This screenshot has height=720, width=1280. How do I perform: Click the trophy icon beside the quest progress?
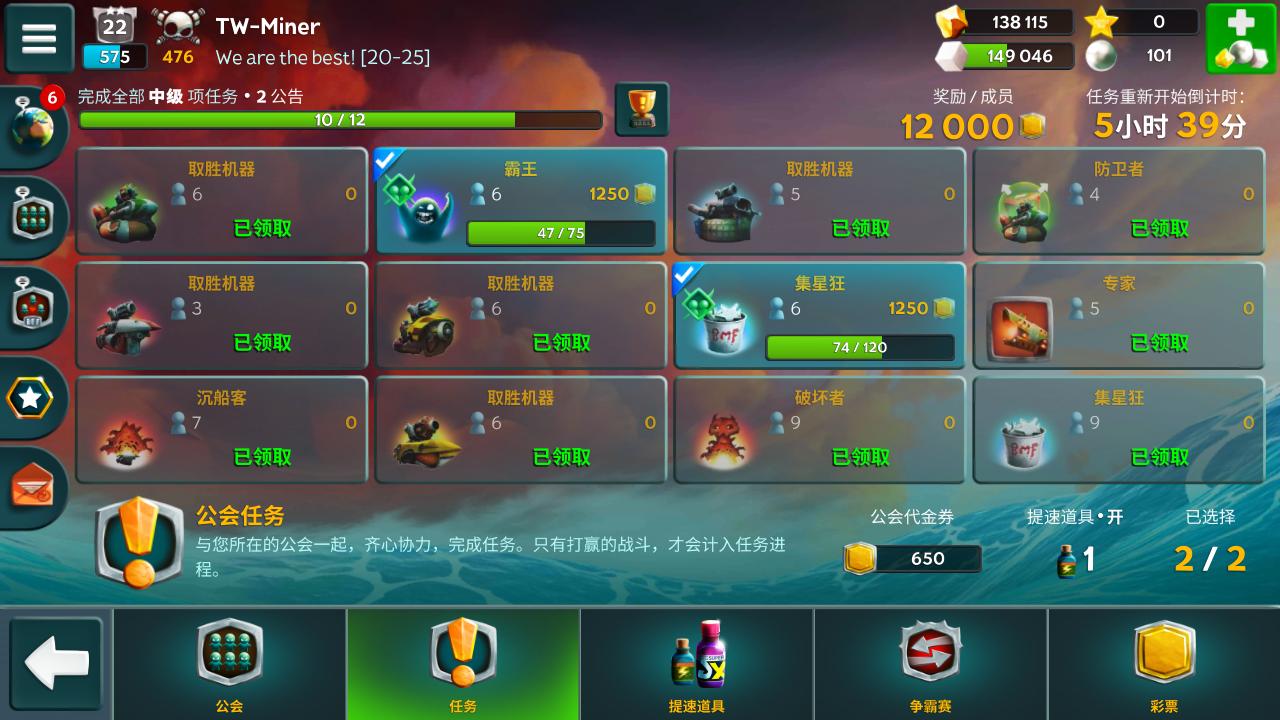[x=641, y=107]
